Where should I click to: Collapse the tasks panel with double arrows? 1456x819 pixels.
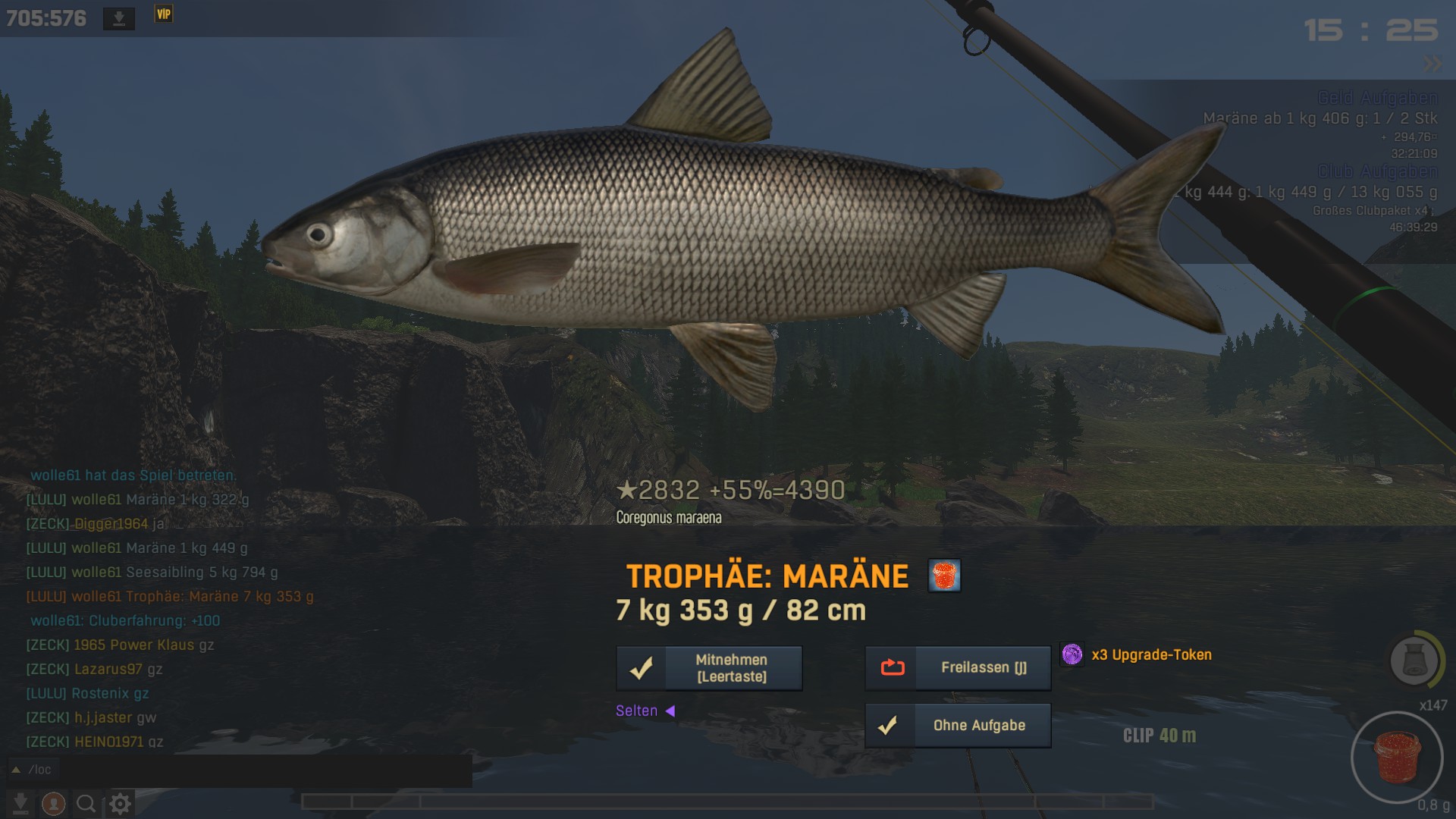[1432, 64]
